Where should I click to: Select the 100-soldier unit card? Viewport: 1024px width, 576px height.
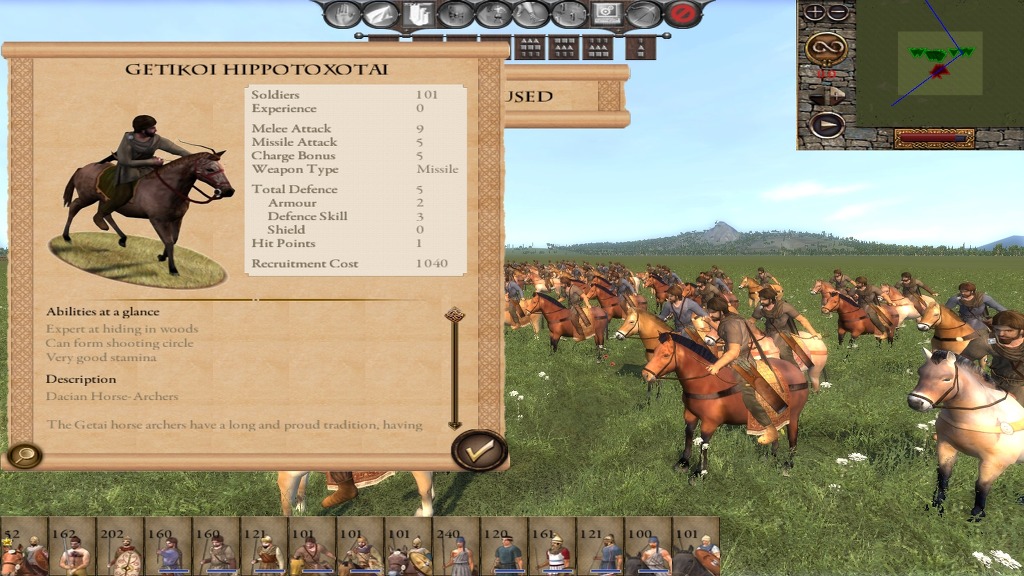click(649, 546)
